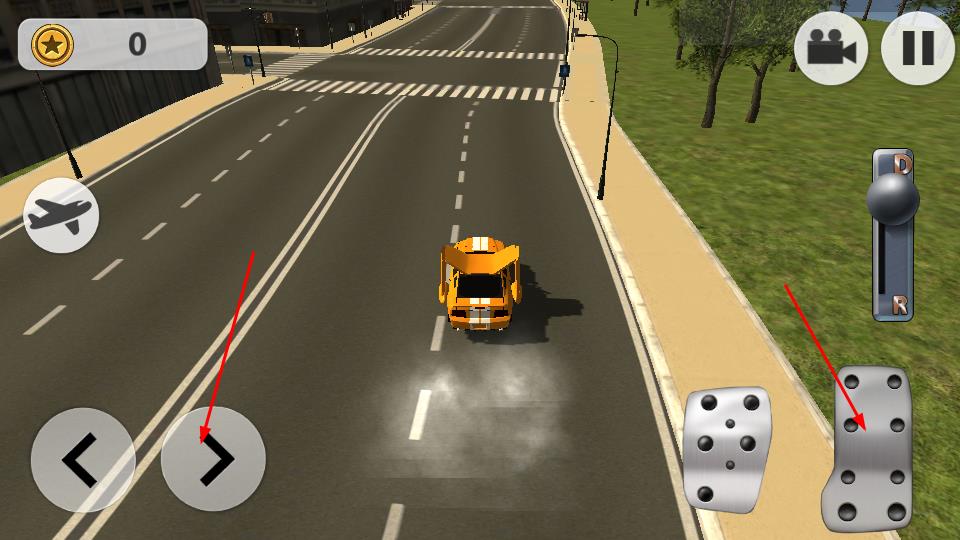The image size is (960, 540).
Task: Click the gear shifter knob
Action: coord(892,201)
